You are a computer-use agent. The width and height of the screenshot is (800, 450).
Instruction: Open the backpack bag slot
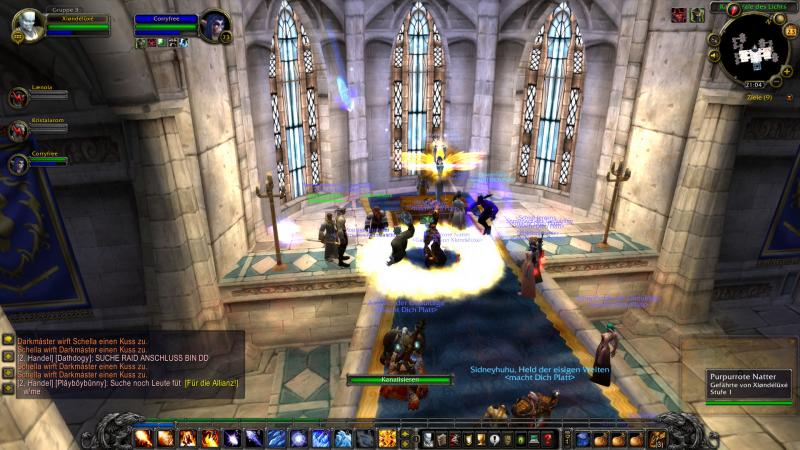pyautogui.click(x=656, y=438)
